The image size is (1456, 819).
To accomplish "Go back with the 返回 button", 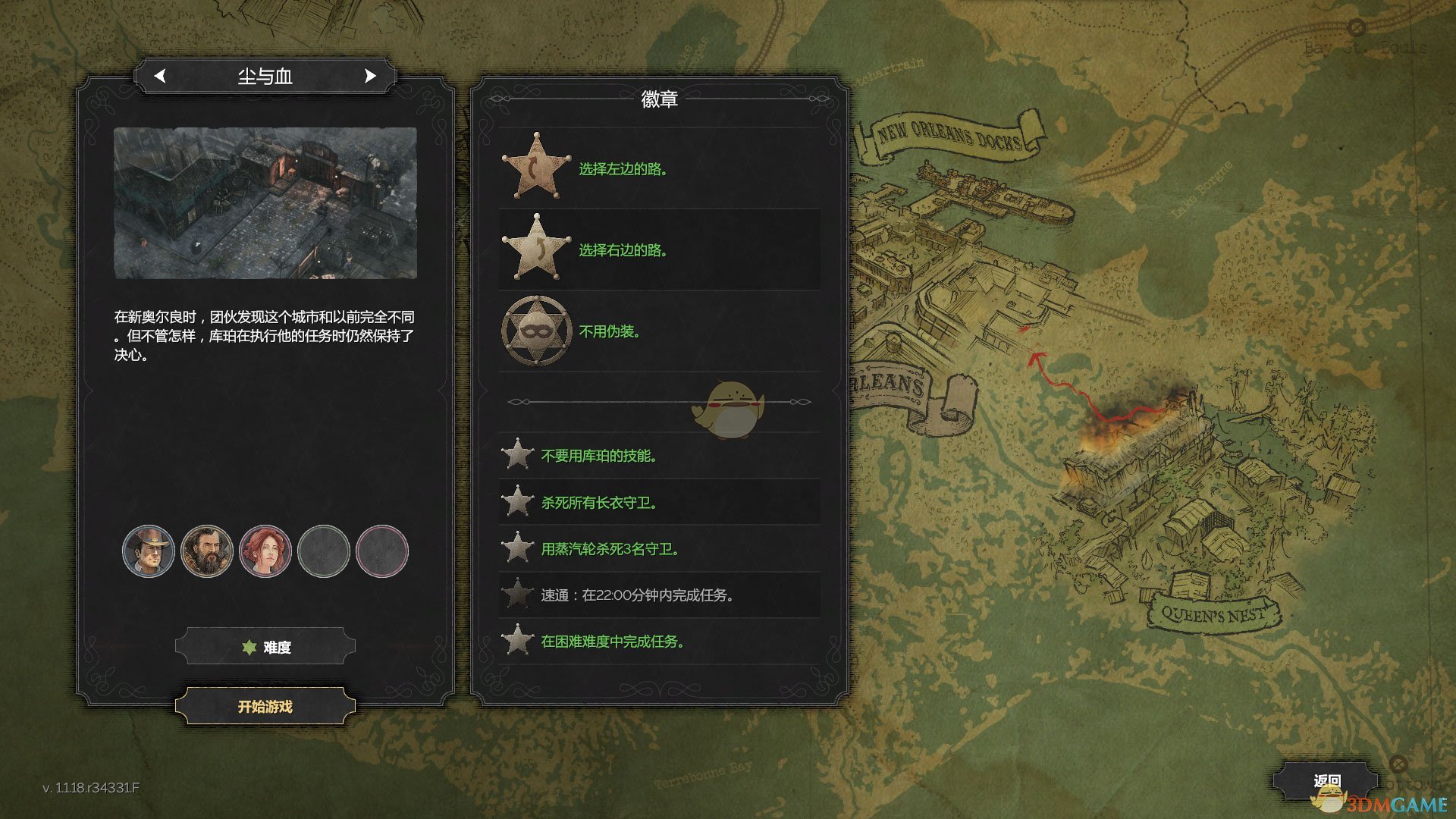I will click(x=1326, y=780).
